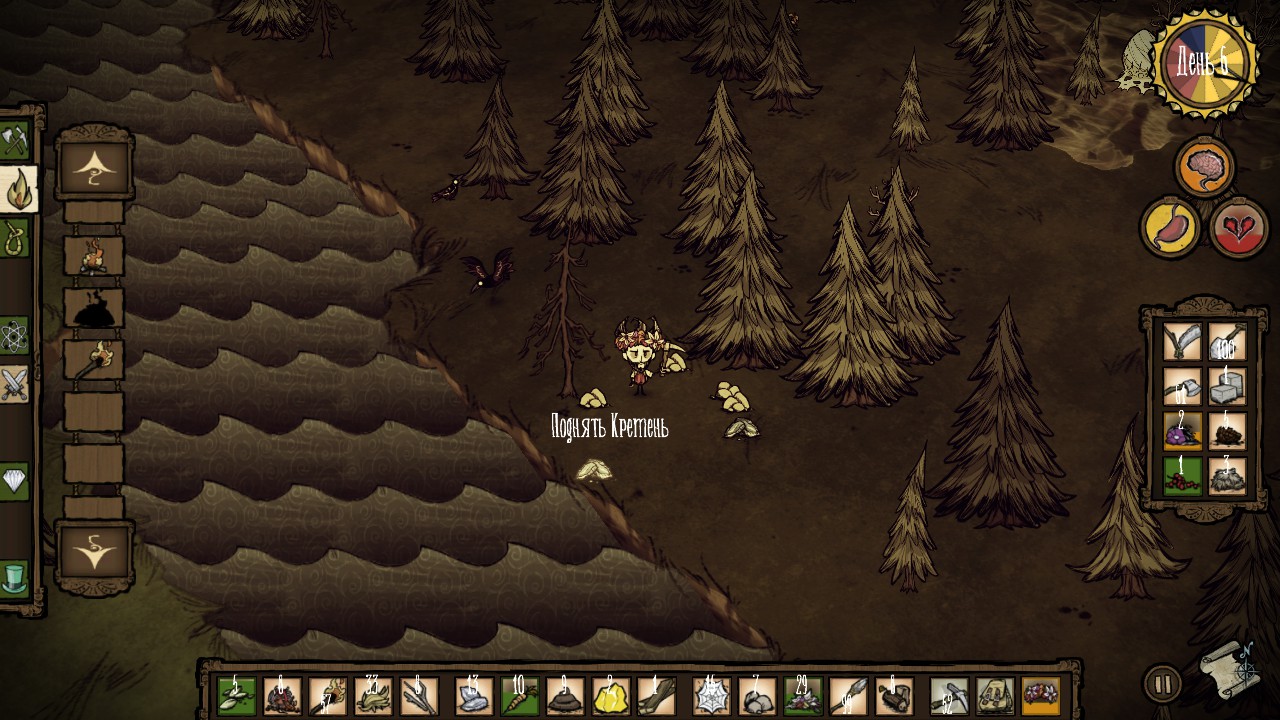1280x720 pixels.
Task: Pause the game
Action: [x=1162, y=685]
